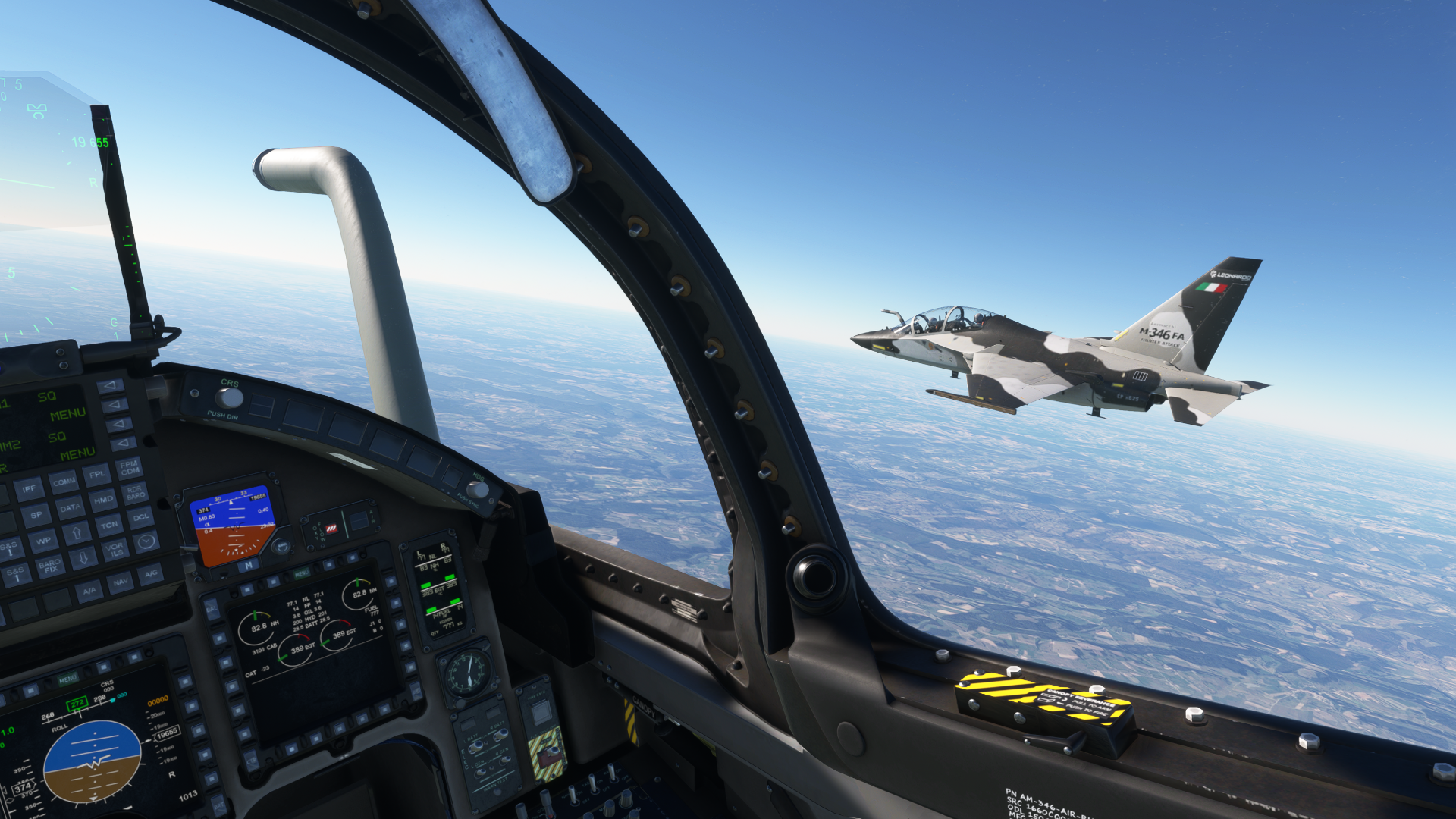Screen dimensions: 1456x819
Task: Open the TCN TACAN key
Action: 109,525
